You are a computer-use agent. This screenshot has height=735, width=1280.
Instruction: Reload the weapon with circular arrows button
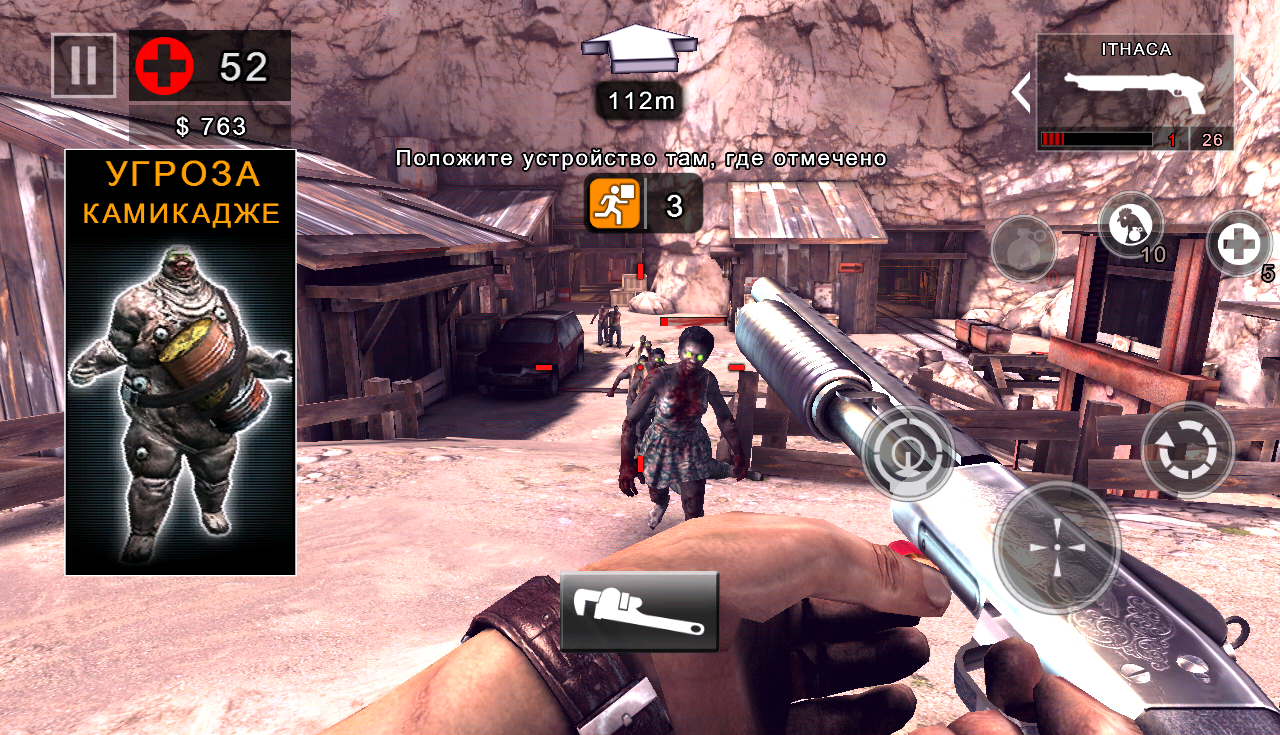1187,449
